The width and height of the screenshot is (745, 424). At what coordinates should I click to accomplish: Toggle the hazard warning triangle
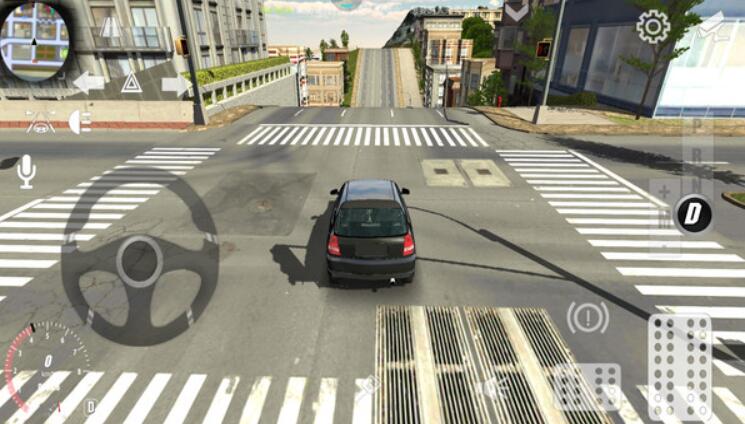(131, 83)
